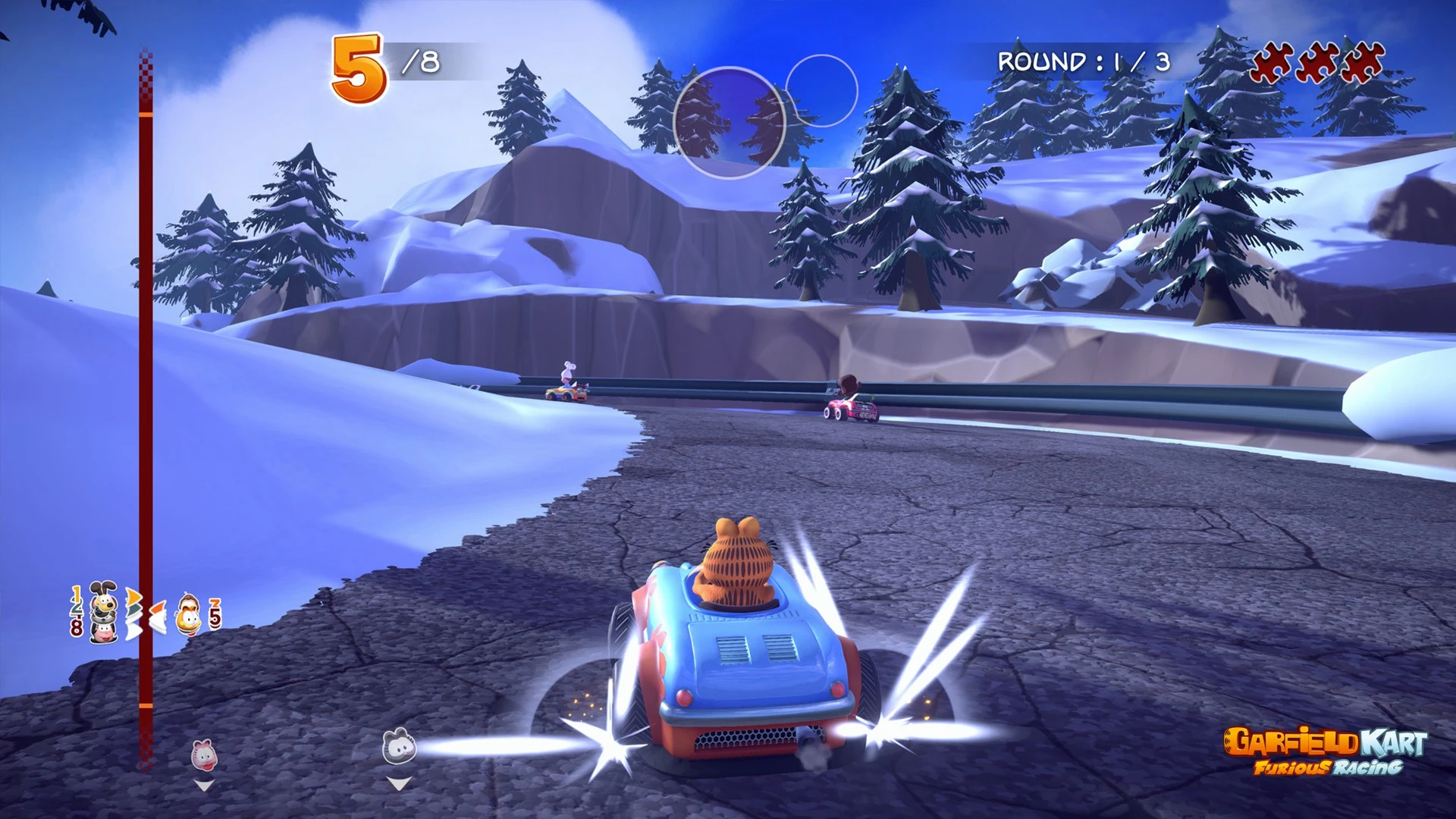Click the first red puzzle piece
Image resolution: width=1456 pixels, height=819 pixels.
1272,62
